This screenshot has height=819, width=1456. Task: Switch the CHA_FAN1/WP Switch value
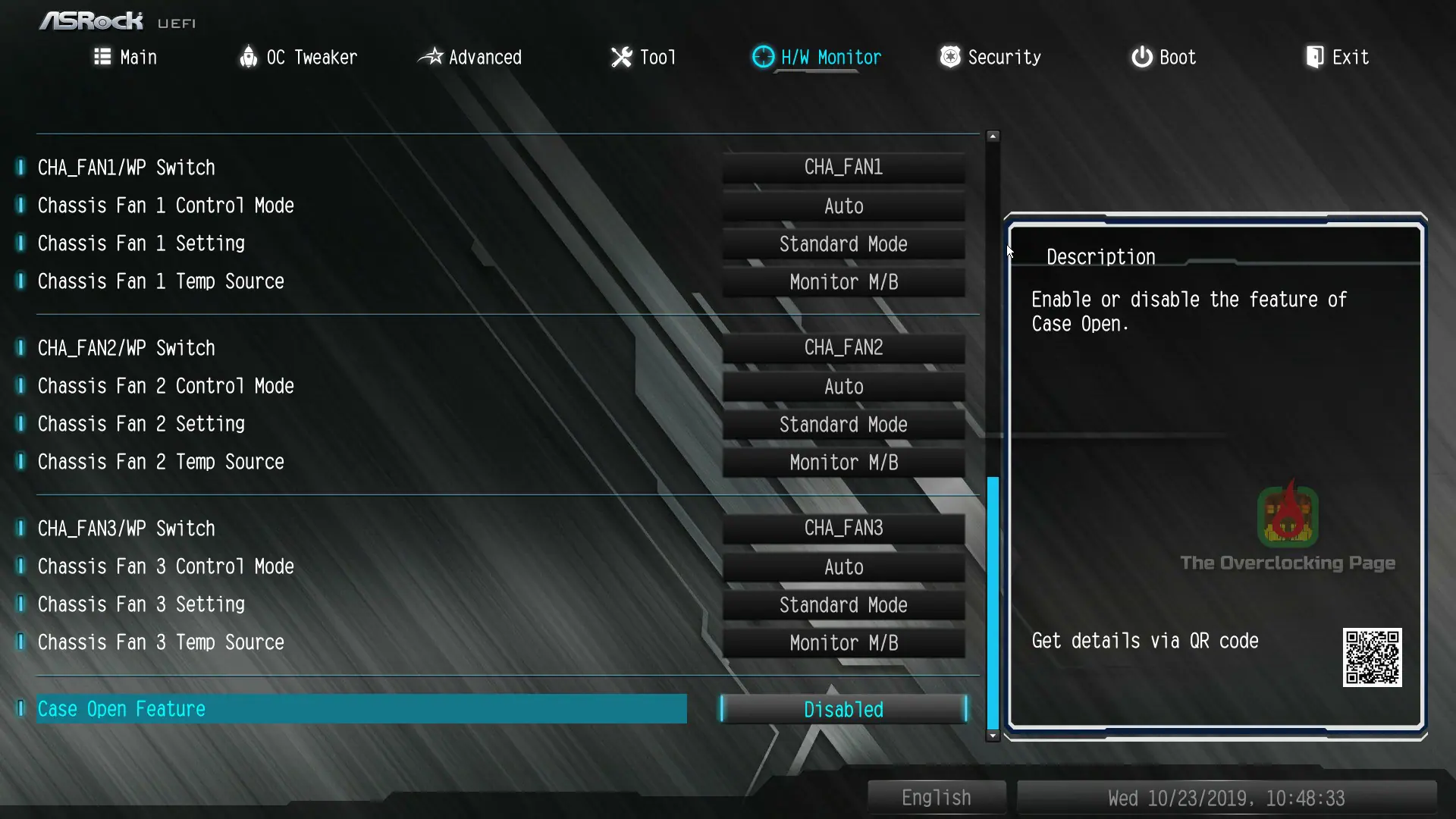coord(843,167)
